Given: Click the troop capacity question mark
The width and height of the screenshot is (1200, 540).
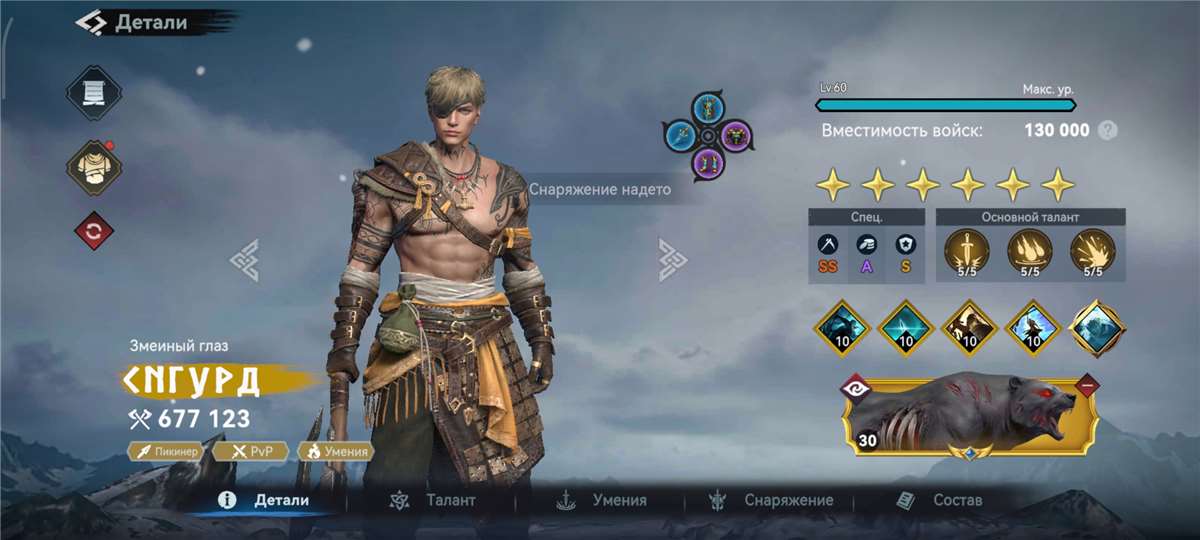Looking at the screenshot, I should click(x=1107, y=131).
